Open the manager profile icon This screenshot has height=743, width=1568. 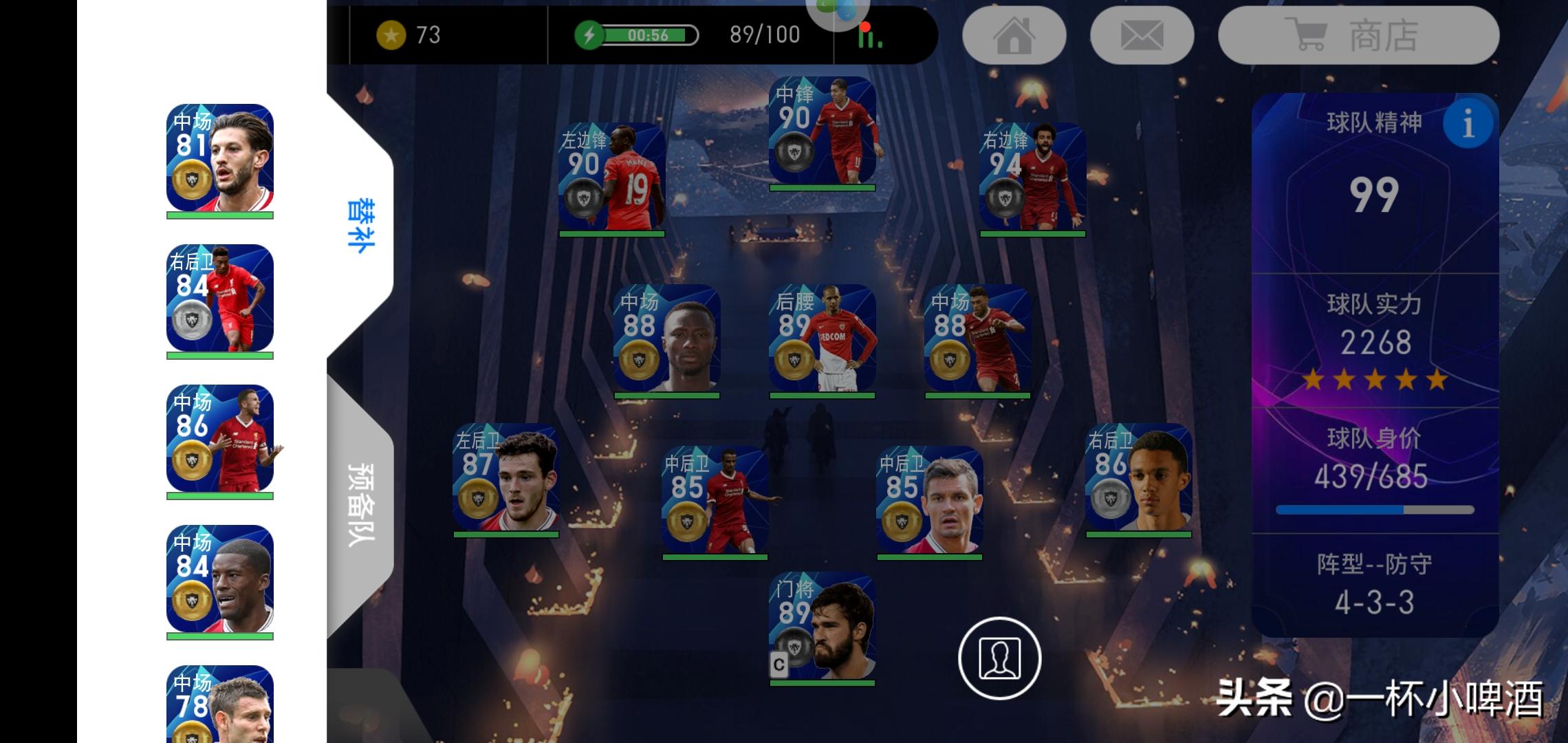point(999,658)
